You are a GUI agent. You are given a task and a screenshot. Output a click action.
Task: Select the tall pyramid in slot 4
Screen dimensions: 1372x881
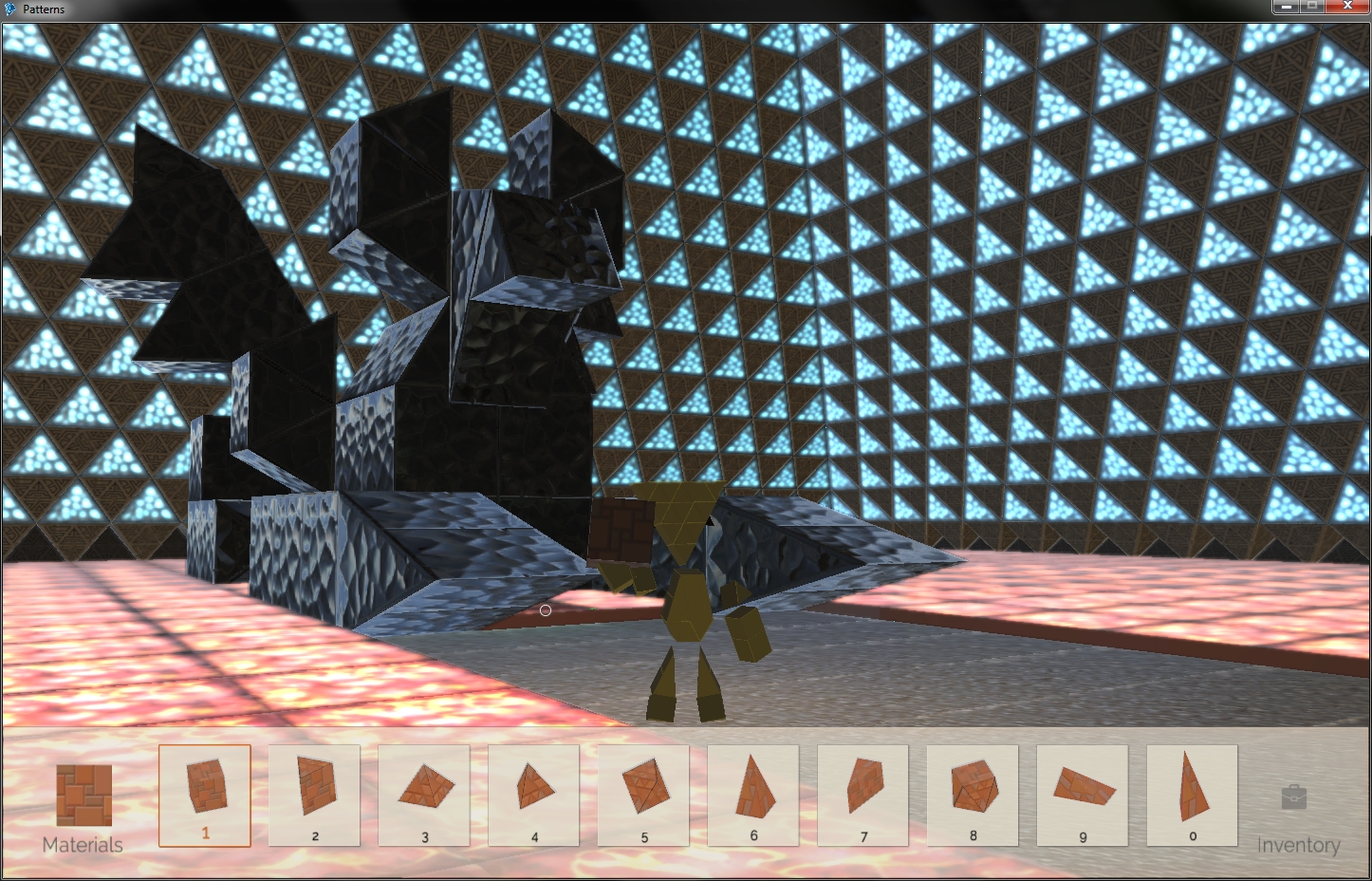(533, 788)
